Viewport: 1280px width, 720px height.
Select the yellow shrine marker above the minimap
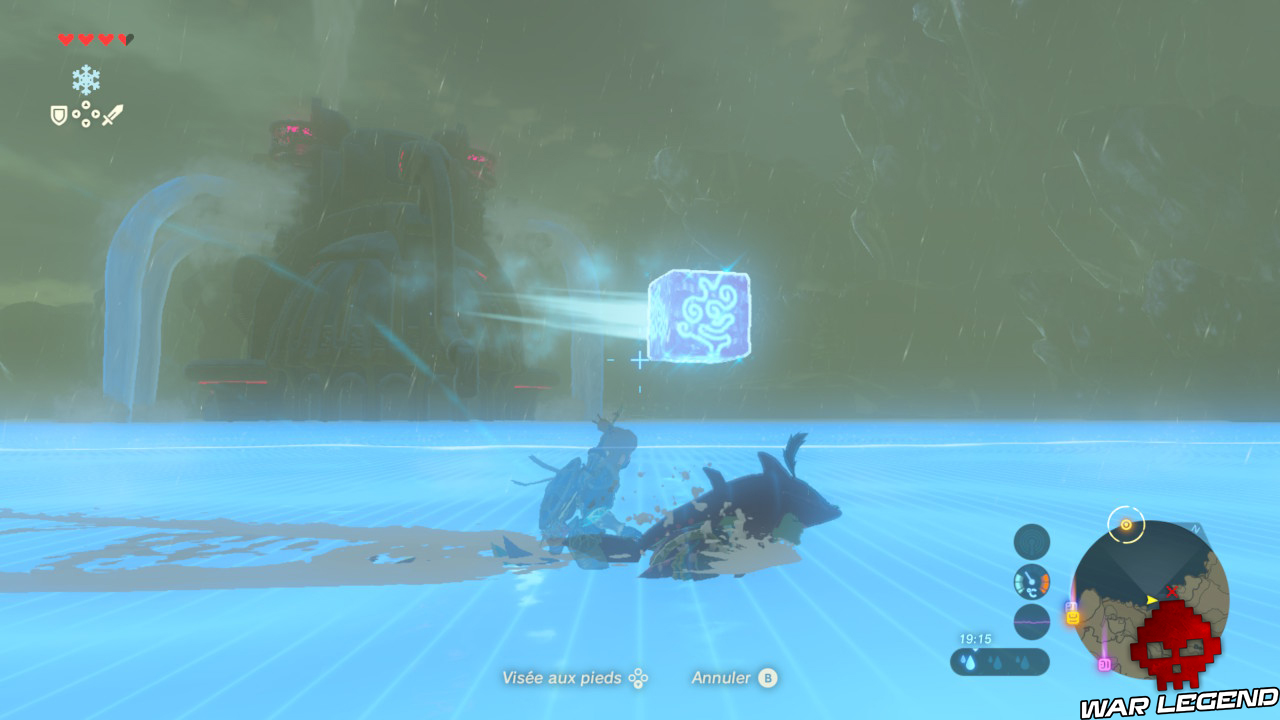point(1126,524)
